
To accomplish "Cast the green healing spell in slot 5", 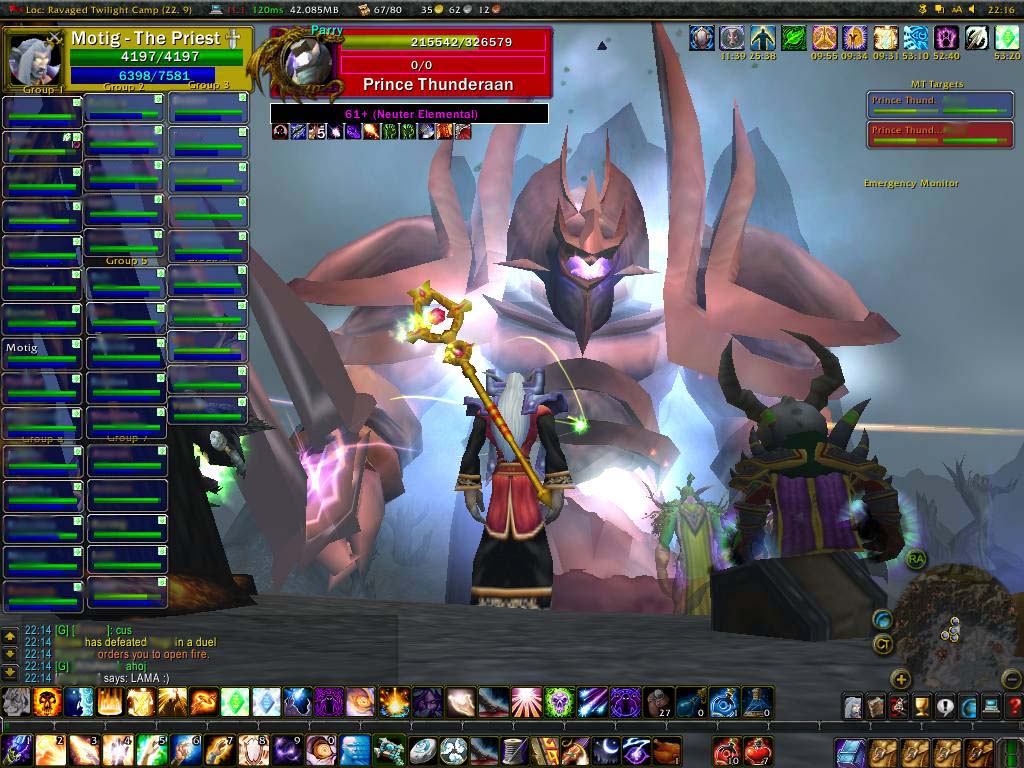I will [x=151, y=750].
